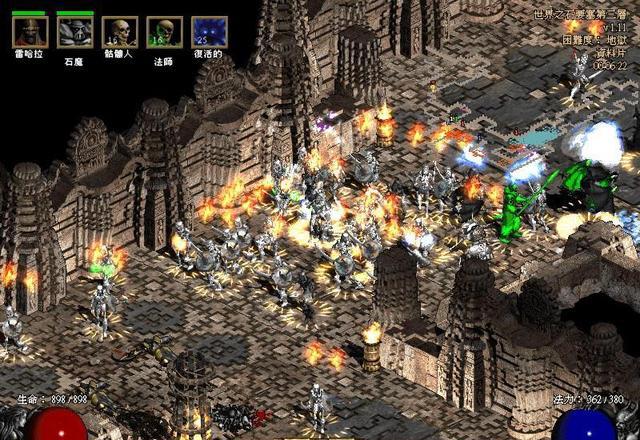The width and height of the screenshot is (640, 440).
Task: Select the 雷哈拉 mercenary portrait
Action: click(x=30, y=32)
